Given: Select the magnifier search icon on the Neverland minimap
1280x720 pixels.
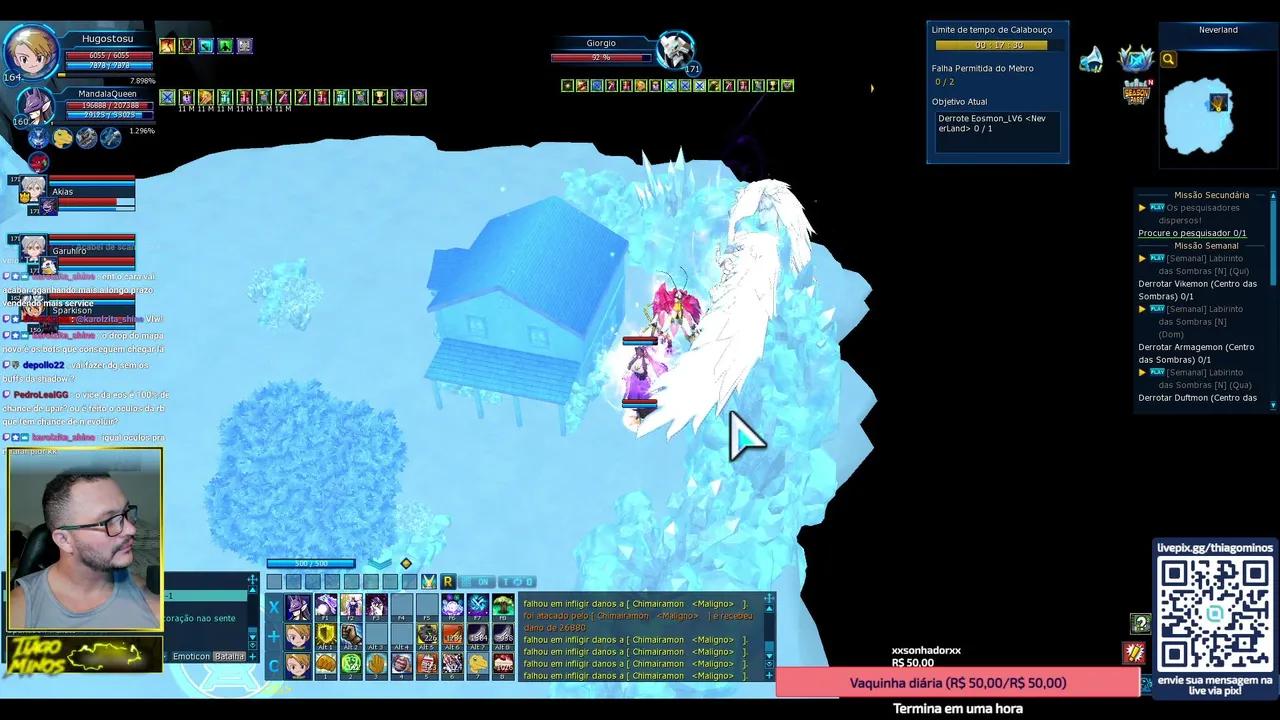Looking at the screenshot, I should (x=1168, y=60).
